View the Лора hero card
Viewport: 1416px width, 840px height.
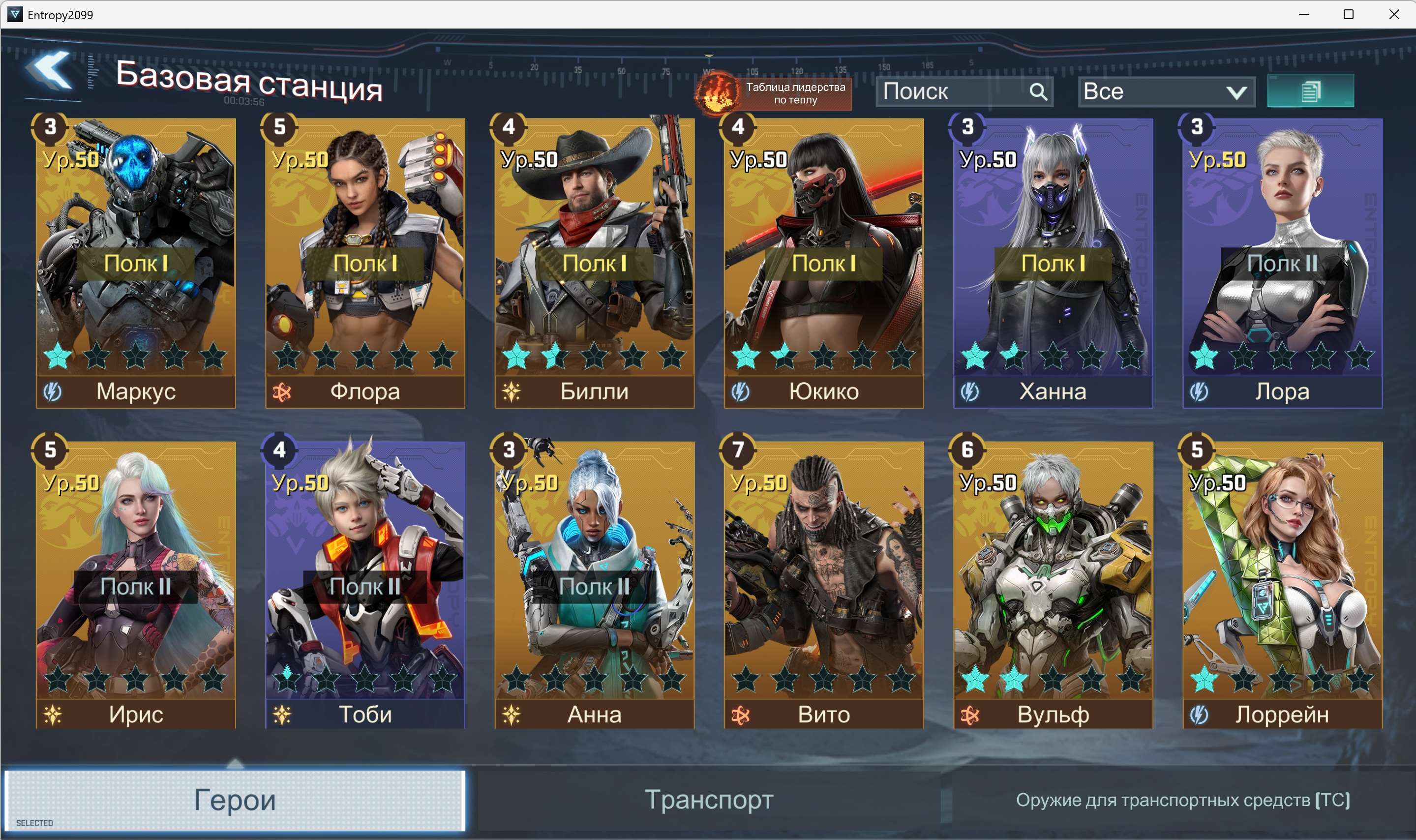1282,263
